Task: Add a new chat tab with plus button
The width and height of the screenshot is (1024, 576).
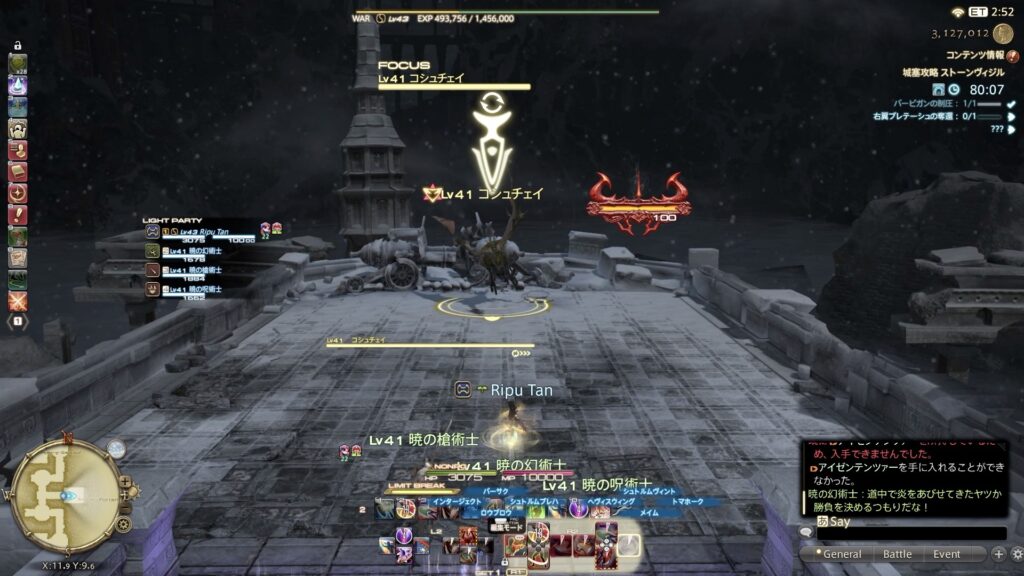Action: pyautogui.click(x=998, y=554)
